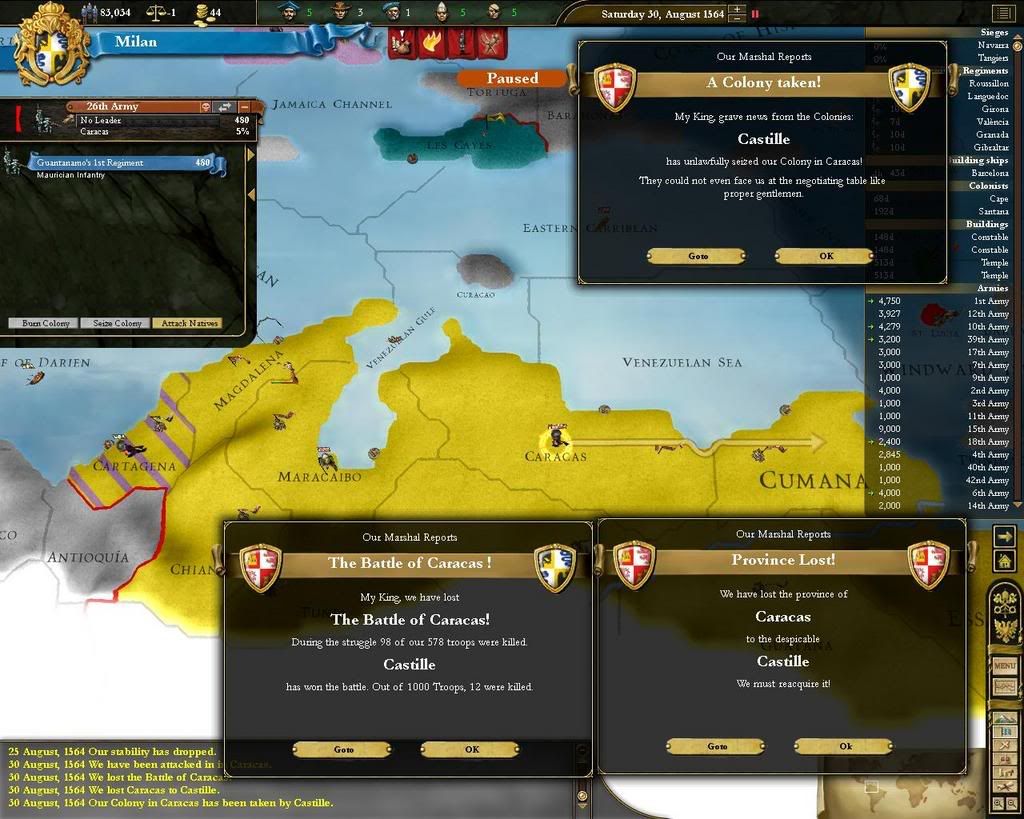The height and width of the screenshot is (819, 1024).
Task: Click OK on the Colony taken report
Action: coord(824,256)
